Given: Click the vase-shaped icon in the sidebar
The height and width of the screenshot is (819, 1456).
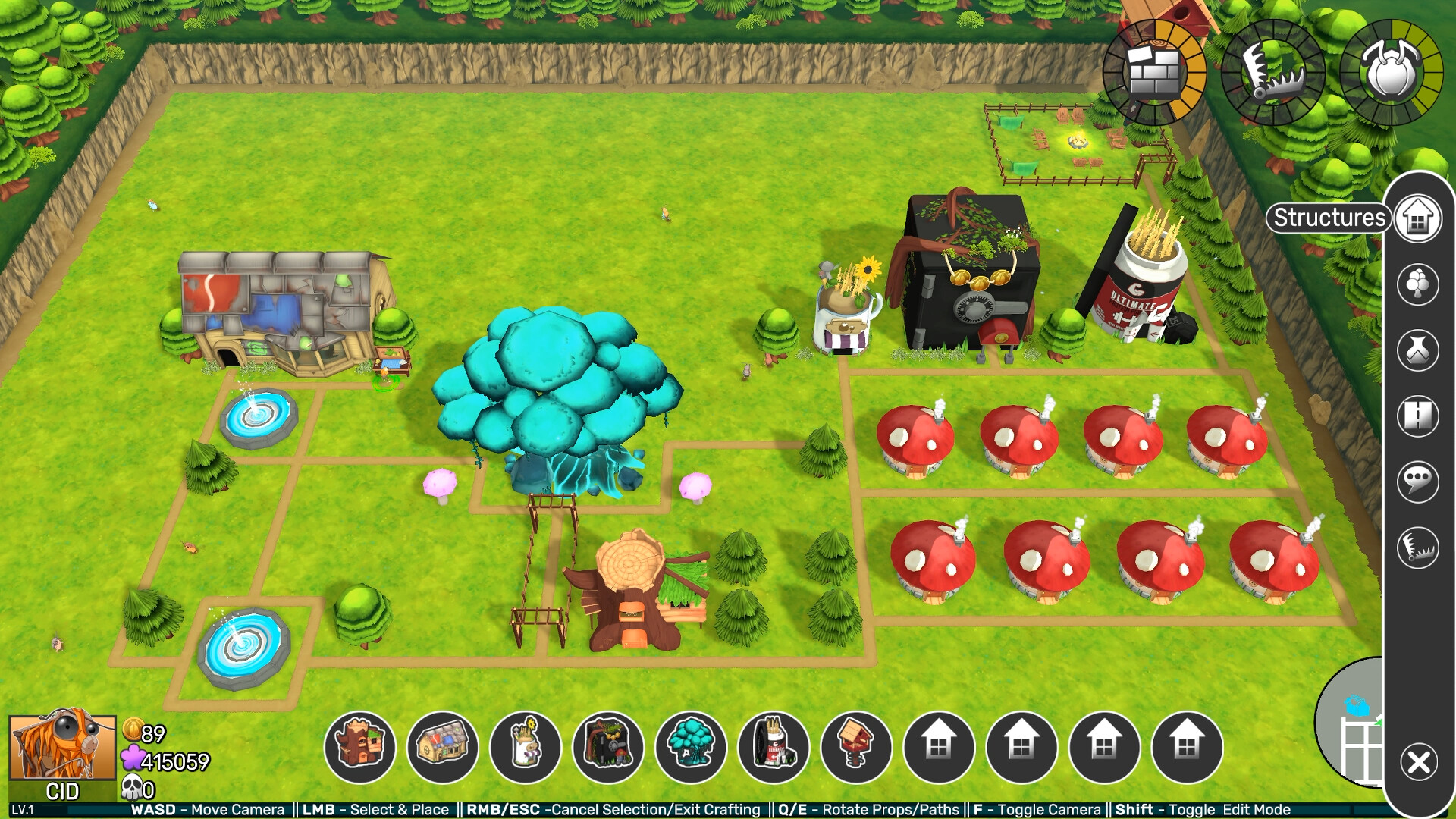Looking at the screenshot, I should tap(1417, 350).
